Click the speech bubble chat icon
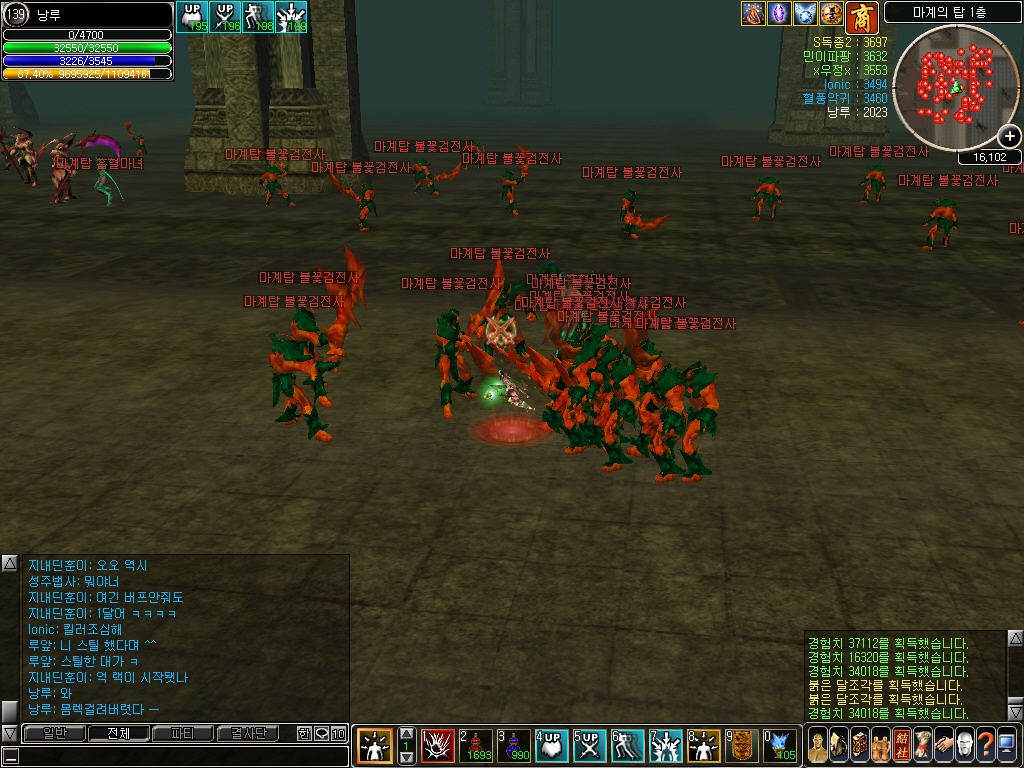Viewport: 1024px width, 768px height. [321, 733]
